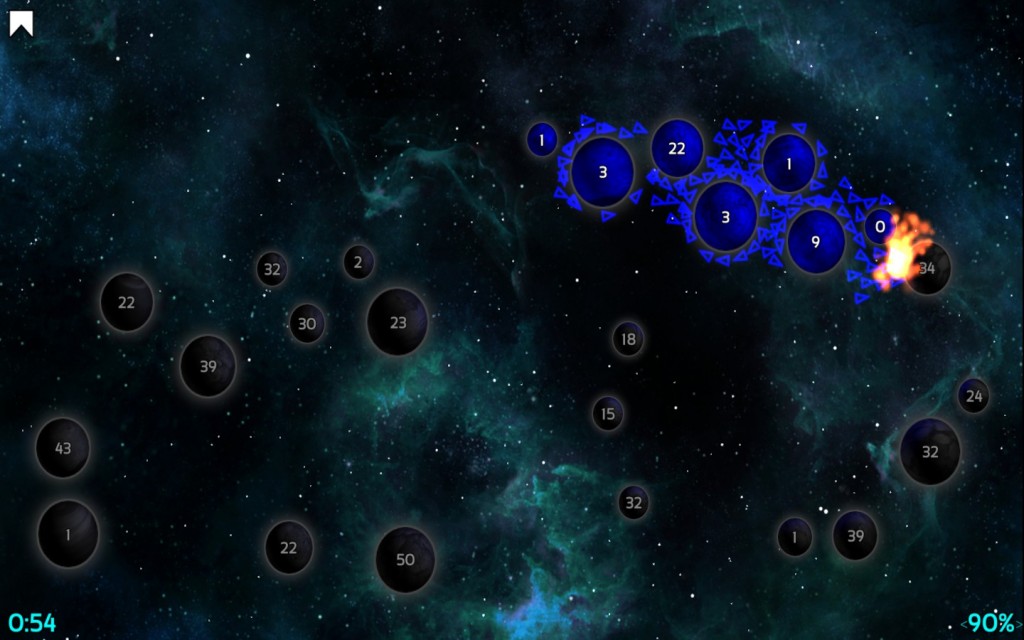Viewport: 1024px width, 640px height.
Task: Select the blue planet with 9 ships
Action: (x=815, y=241)
